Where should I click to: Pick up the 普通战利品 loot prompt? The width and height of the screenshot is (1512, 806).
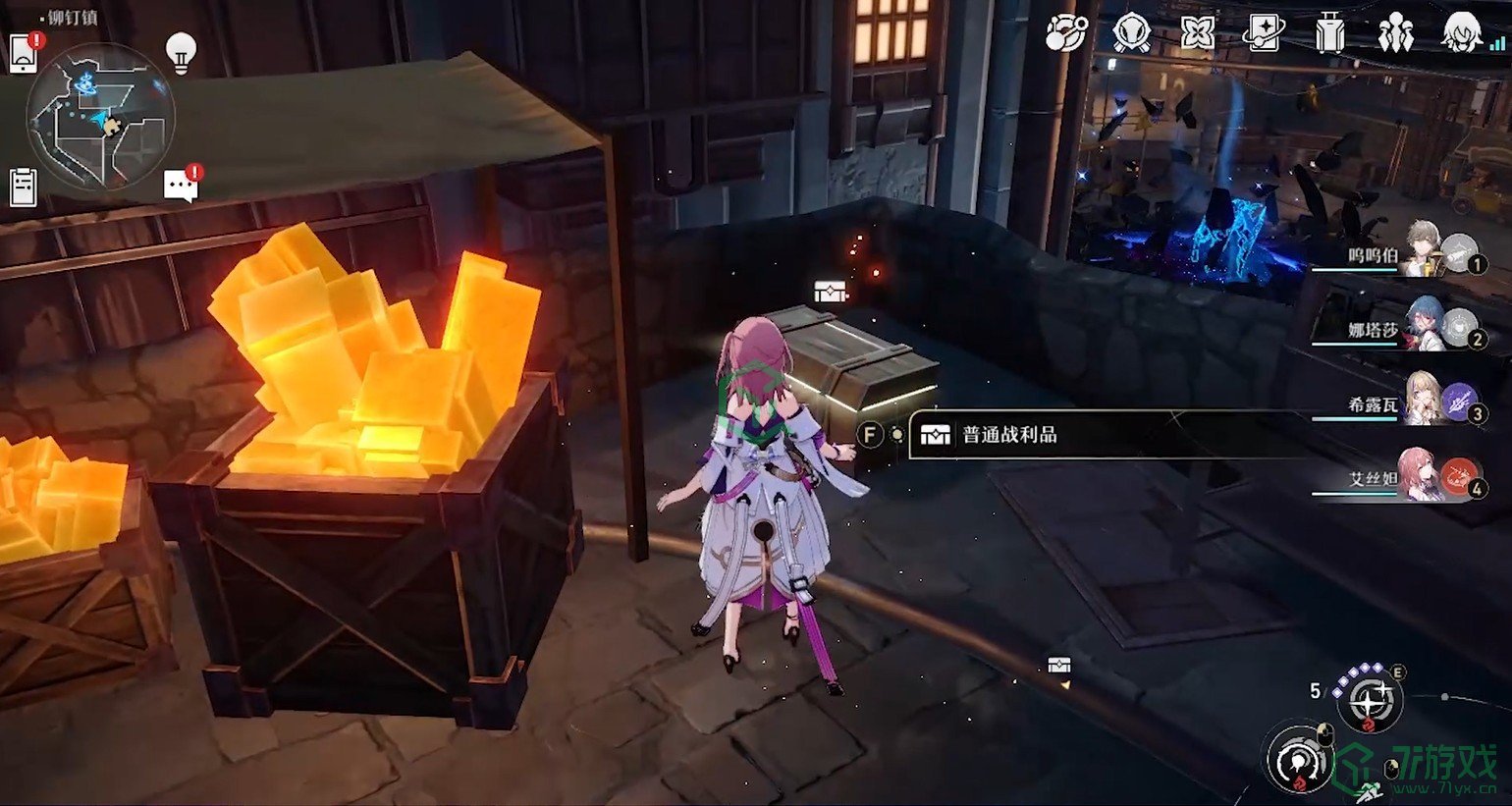(x=1009, y=435)
